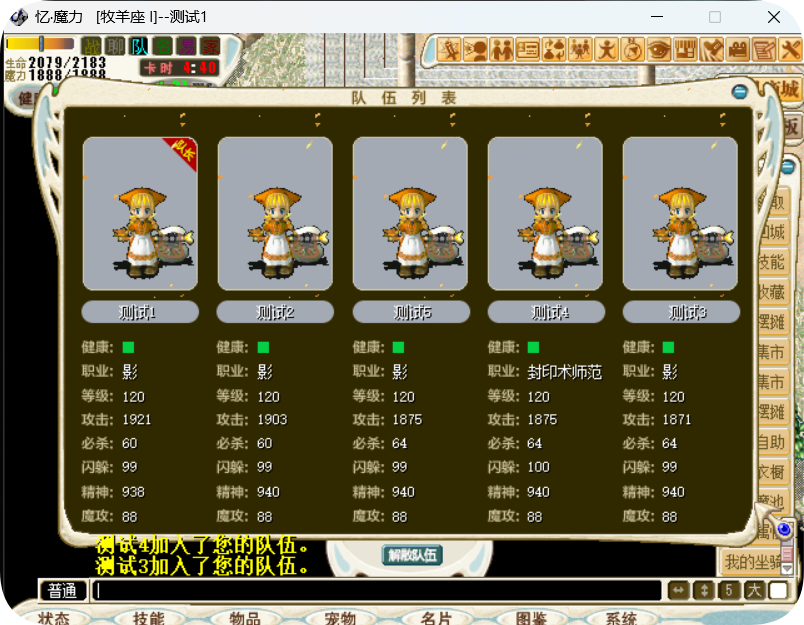
Task: Toggle the 家 family mode switch
Action: click(209, 46)
